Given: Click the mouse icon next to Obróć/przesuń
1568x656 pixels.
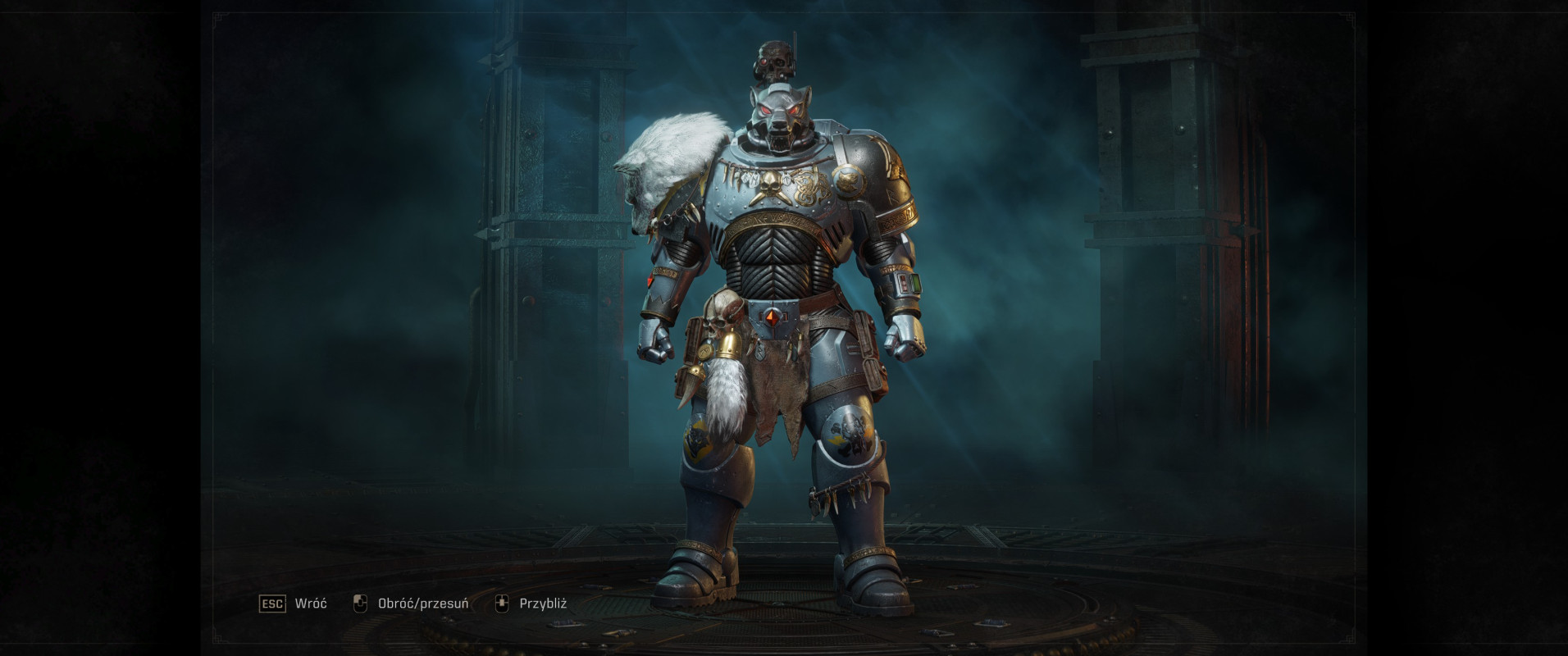Looking at the screenshot, I should tap(361, 602).
